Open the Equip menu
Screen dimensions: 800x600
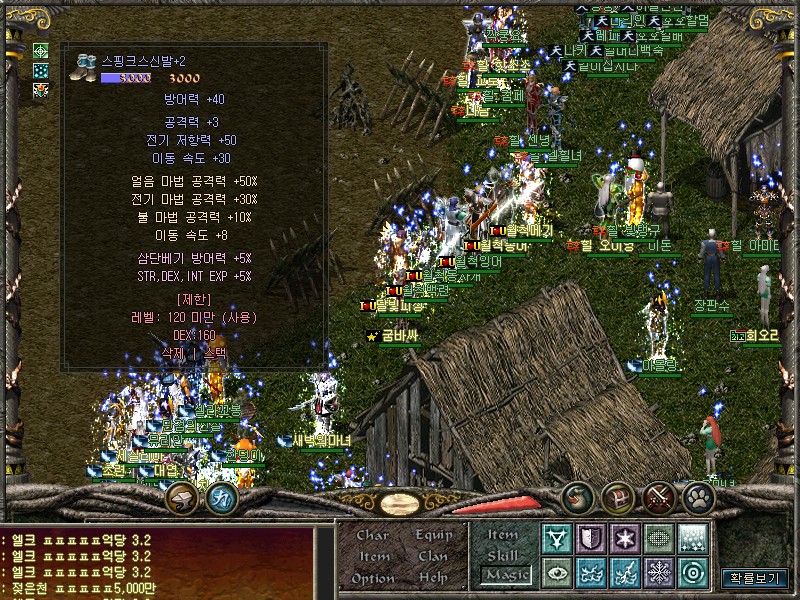coord(434,535)
